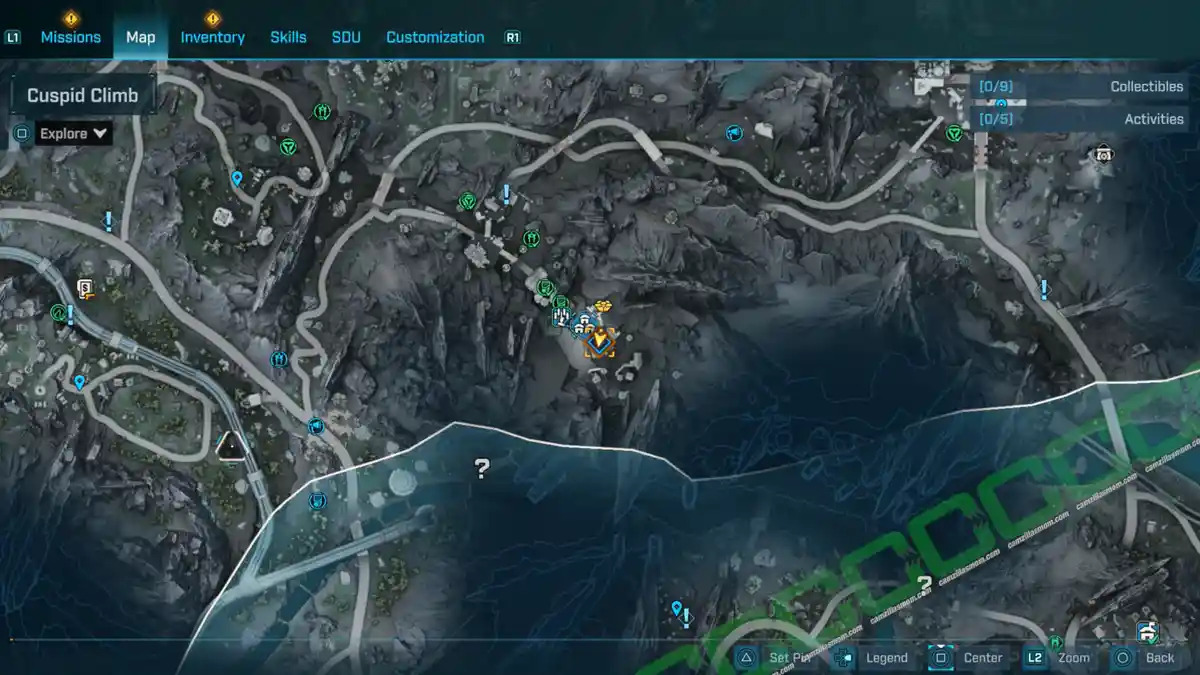This screenshot has height=675, width=1200.
Task: Select the Map tab
Action: pos(140,37)
